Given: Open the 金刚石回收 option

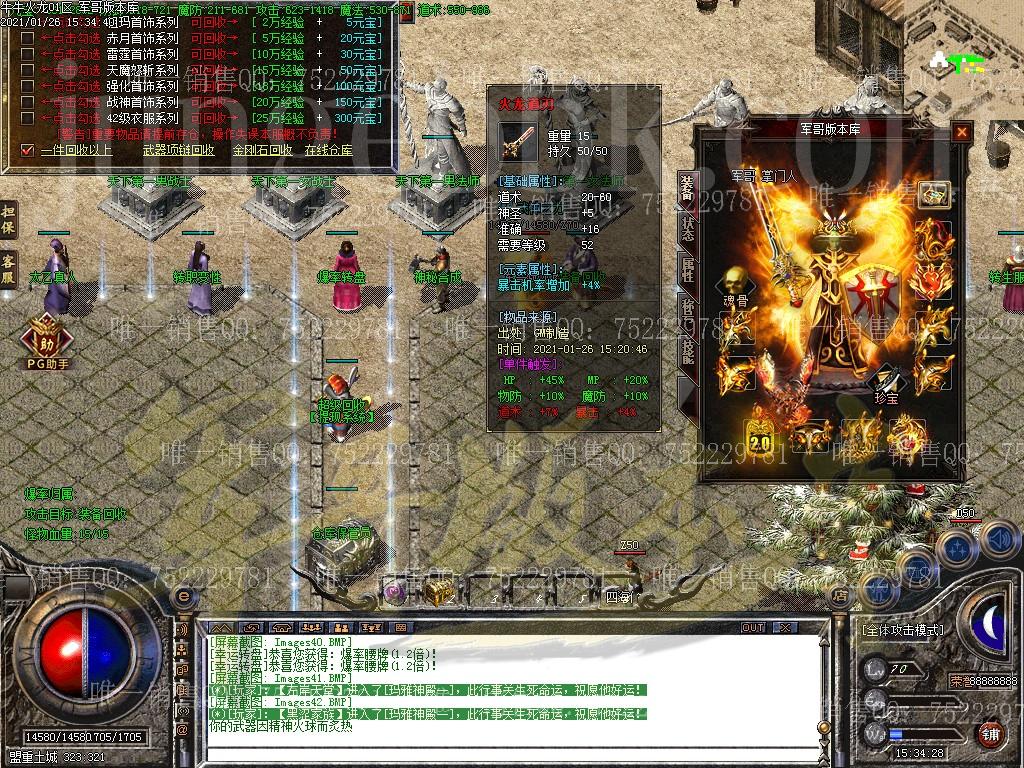Looking at the screenshot, I should point(262,150).
